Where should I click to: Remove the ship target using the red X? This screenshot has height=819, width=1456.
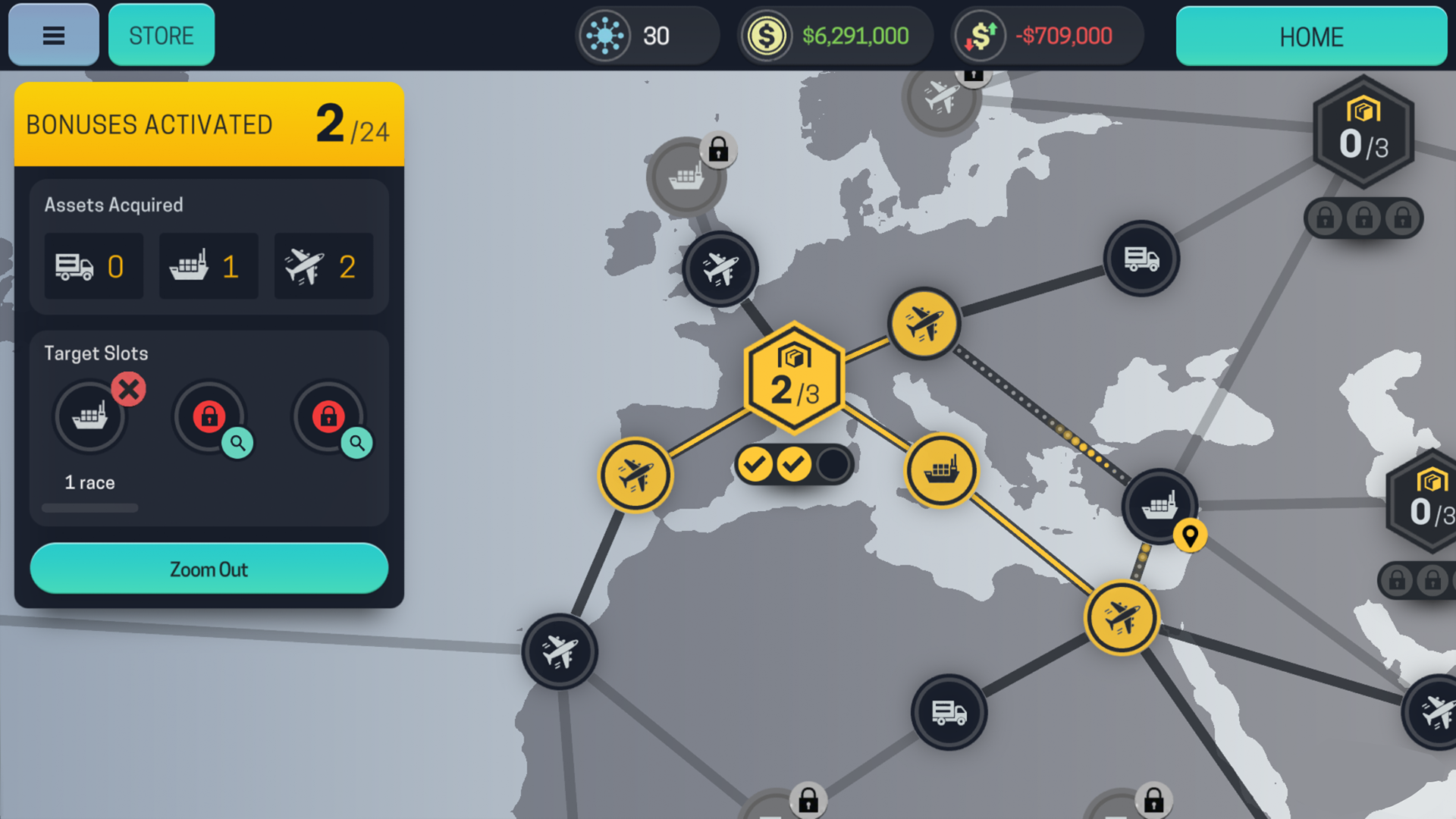129,388
